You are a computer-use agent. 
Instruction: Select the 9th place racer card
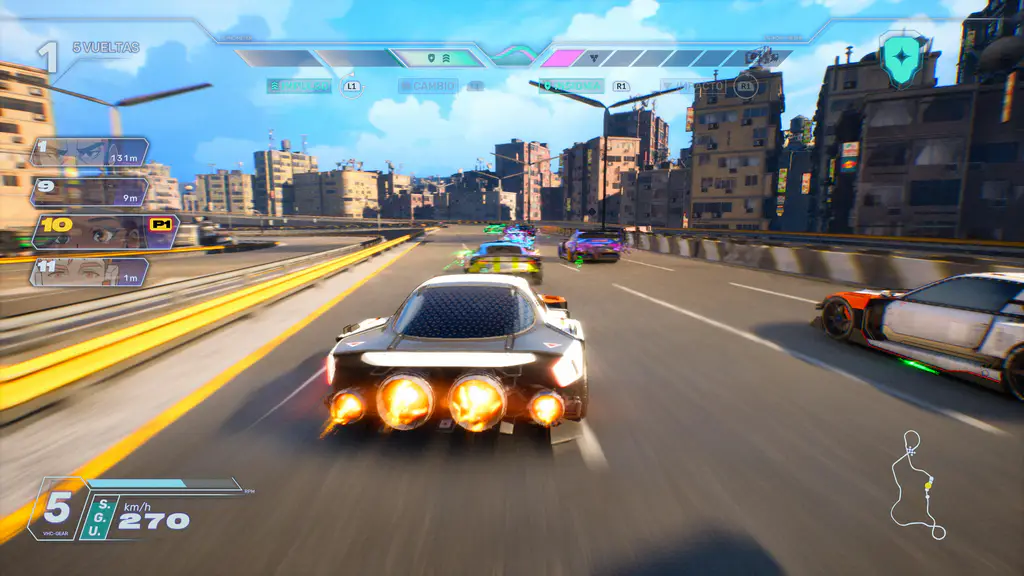tap(89, 191)
